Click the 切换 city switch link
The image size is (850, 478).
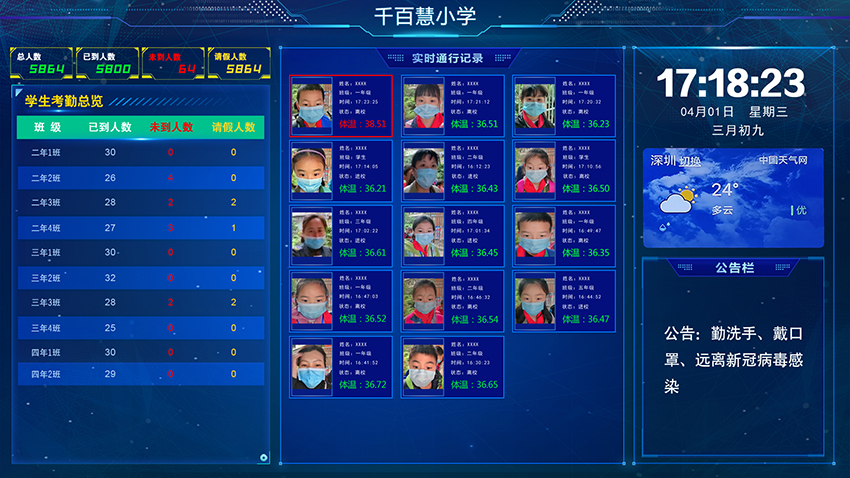point(690,161)
